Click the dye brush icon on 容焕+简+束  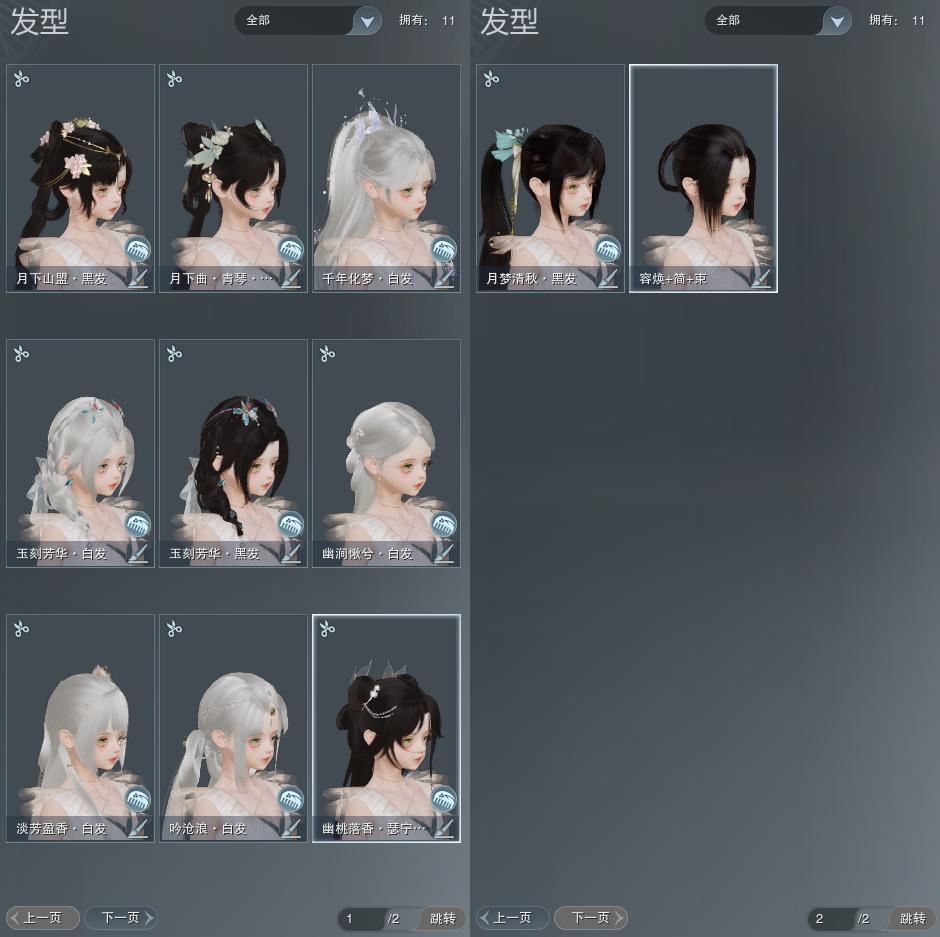click(761, 278)
